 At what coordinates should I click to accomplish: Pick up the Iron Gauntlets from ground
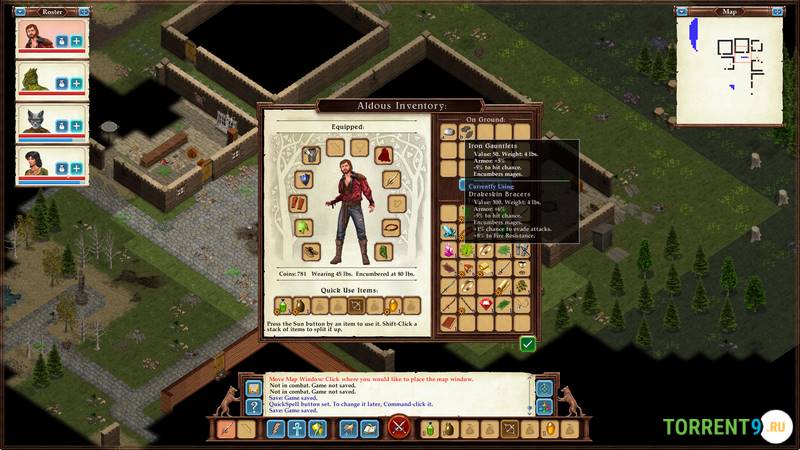pyautogui.click(x=449, y=132)
